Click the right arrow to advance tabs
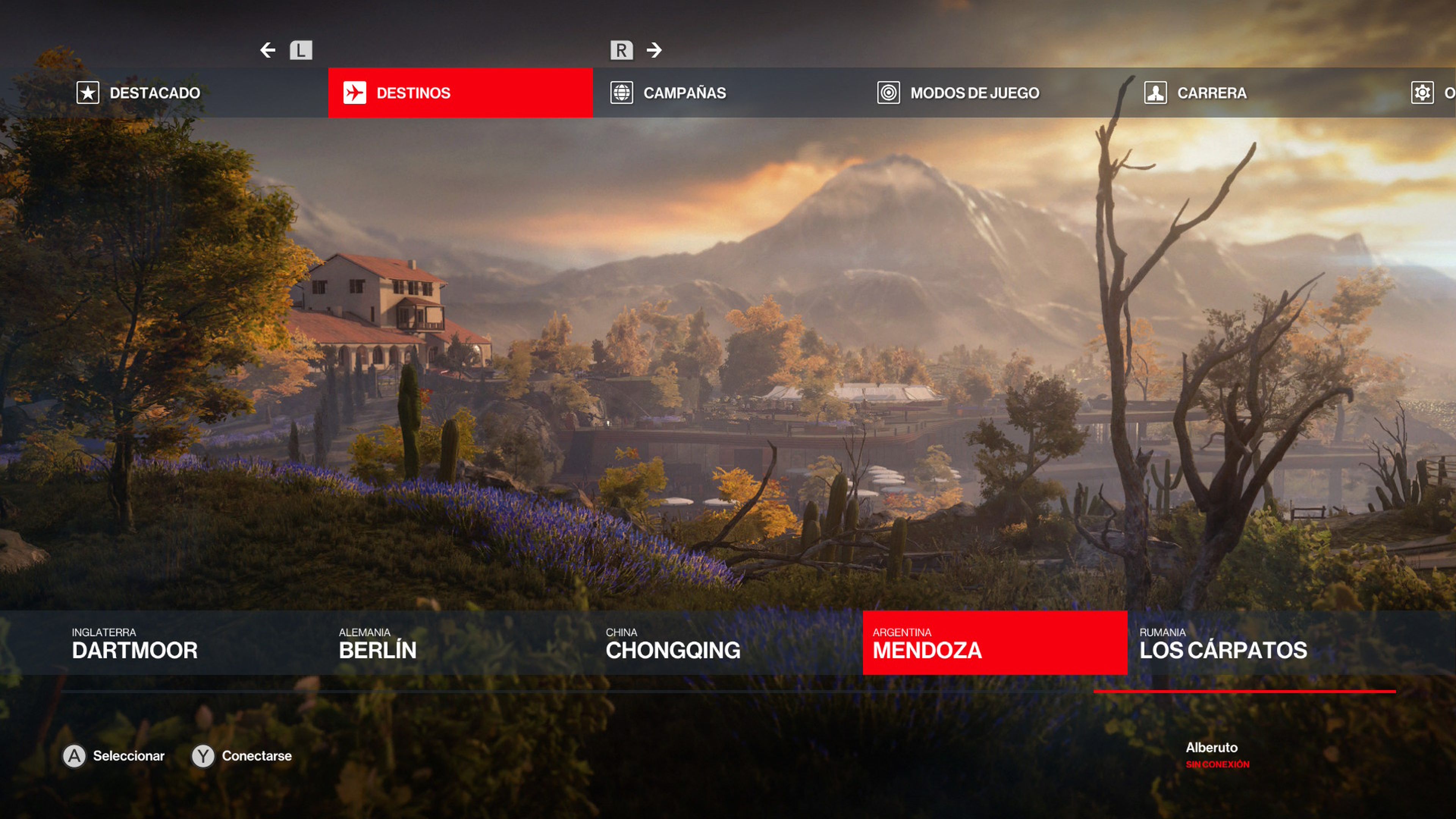 click(654, 50)
